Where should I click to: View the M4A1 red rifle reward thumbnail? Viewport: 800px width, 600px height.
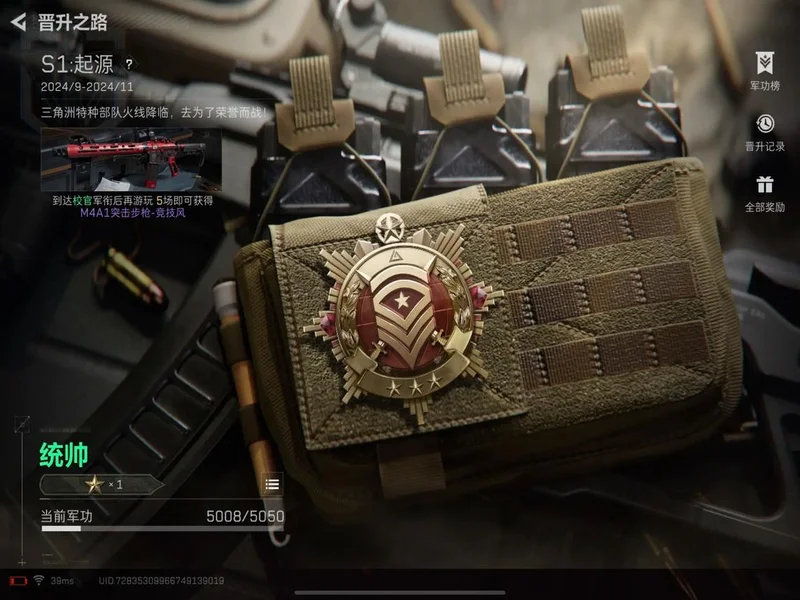tap(131, 158)
